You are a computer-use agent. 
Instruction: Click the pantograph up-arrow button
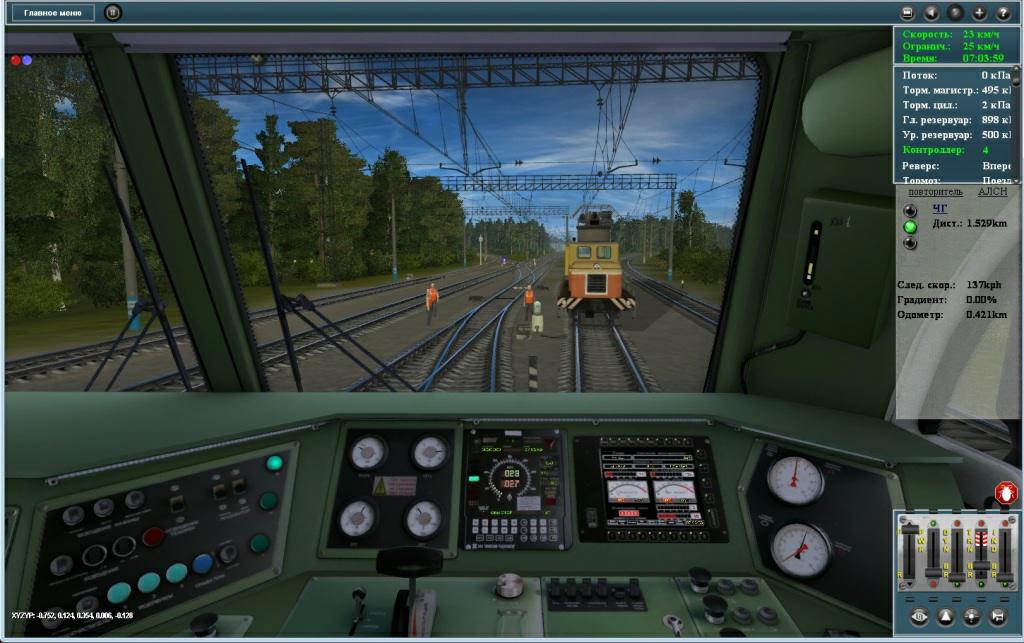coord(944,617)
